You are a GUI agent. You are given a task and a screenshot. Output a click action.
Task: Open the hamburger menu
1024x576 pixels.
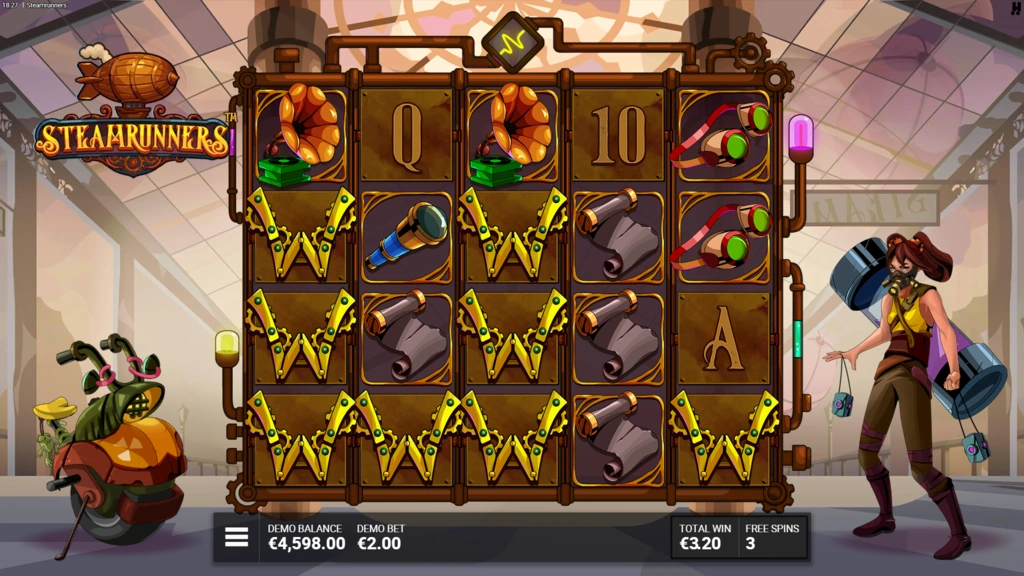[236, 537]
